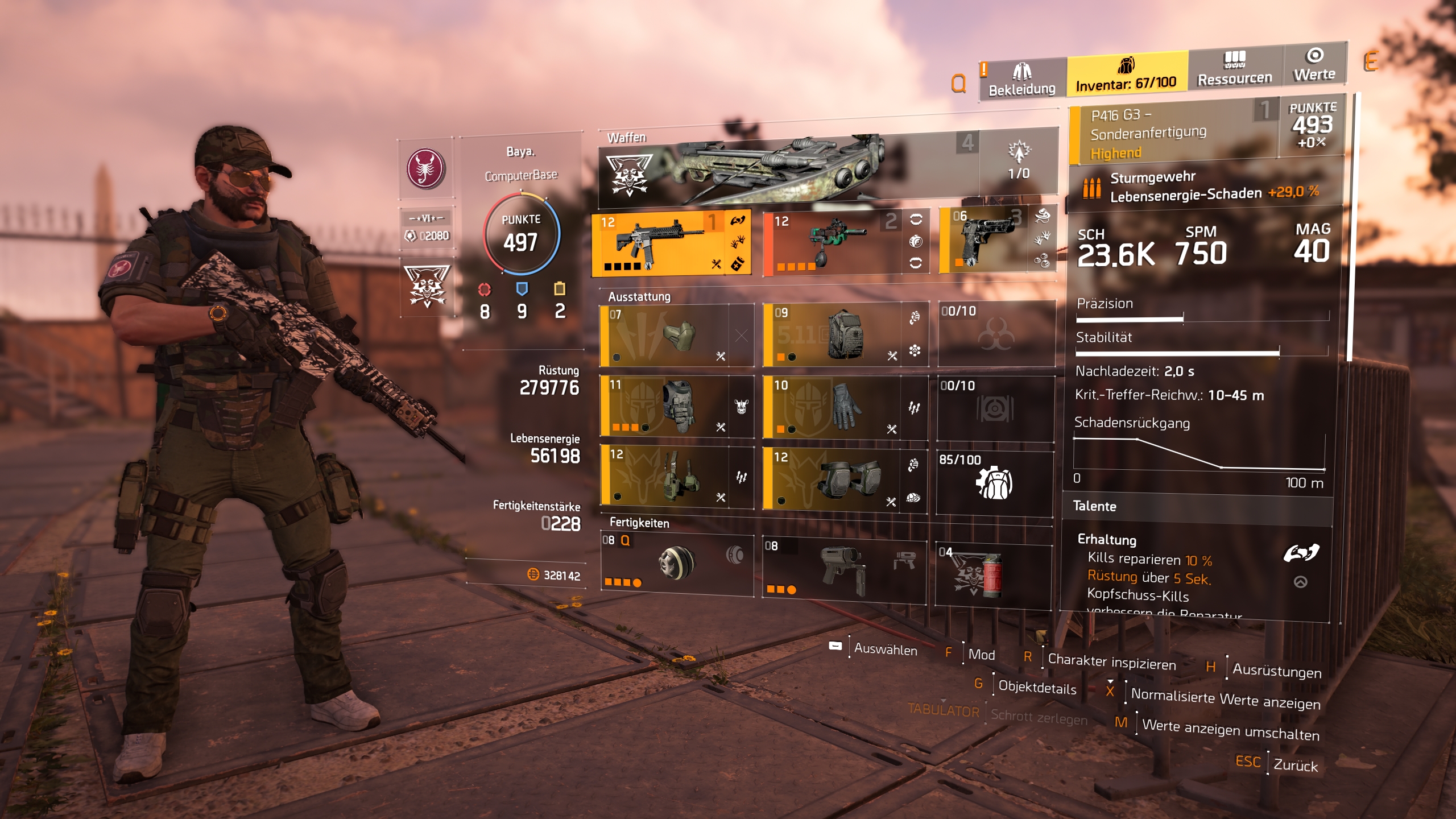The width and height of the screenshot is (1456, 819).
Task: Open the seeker mine skill slot
Action: point(677,564)
